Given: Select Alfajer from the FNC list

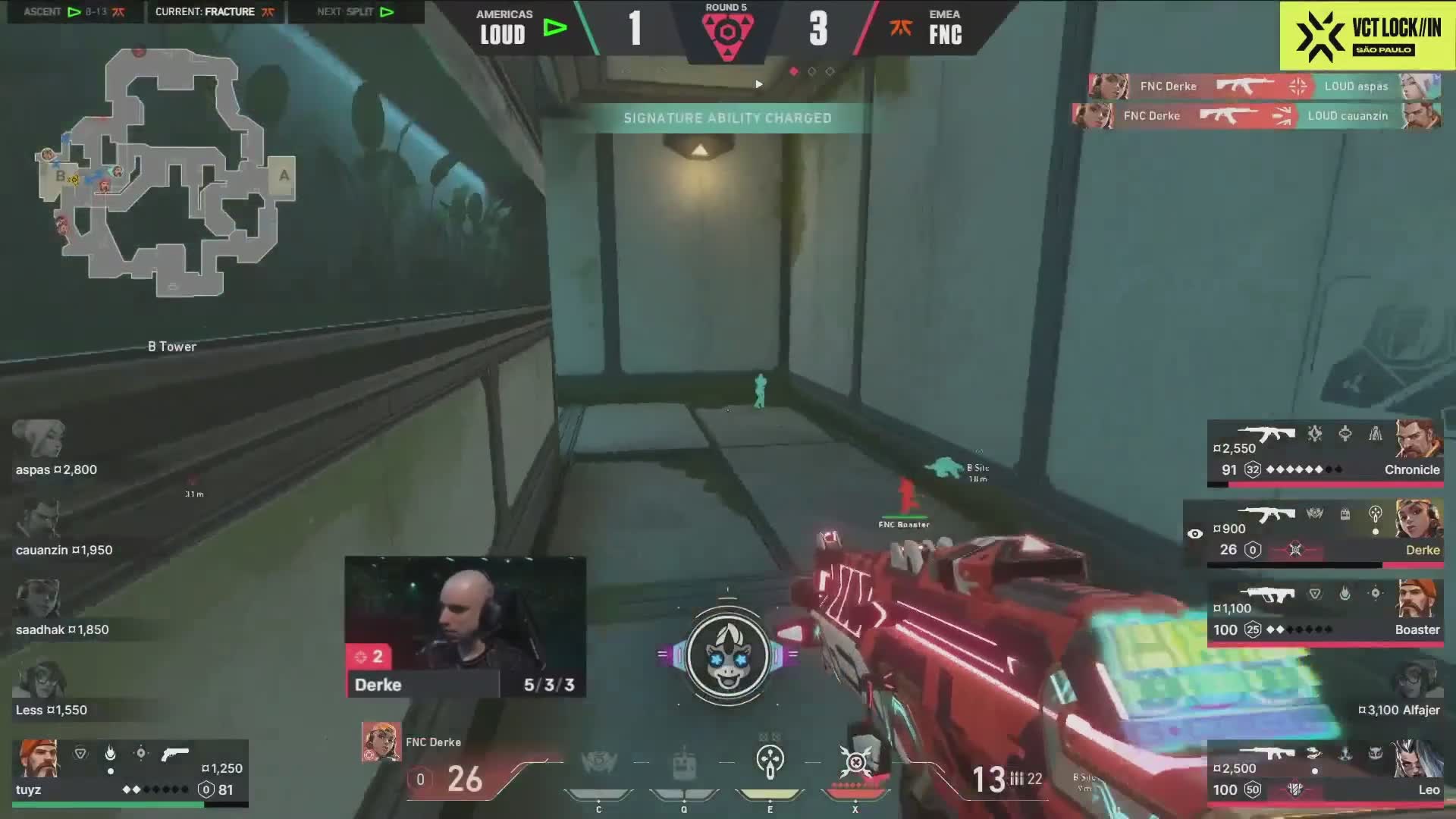Looking at the screenshot, I should point(1398,693).
